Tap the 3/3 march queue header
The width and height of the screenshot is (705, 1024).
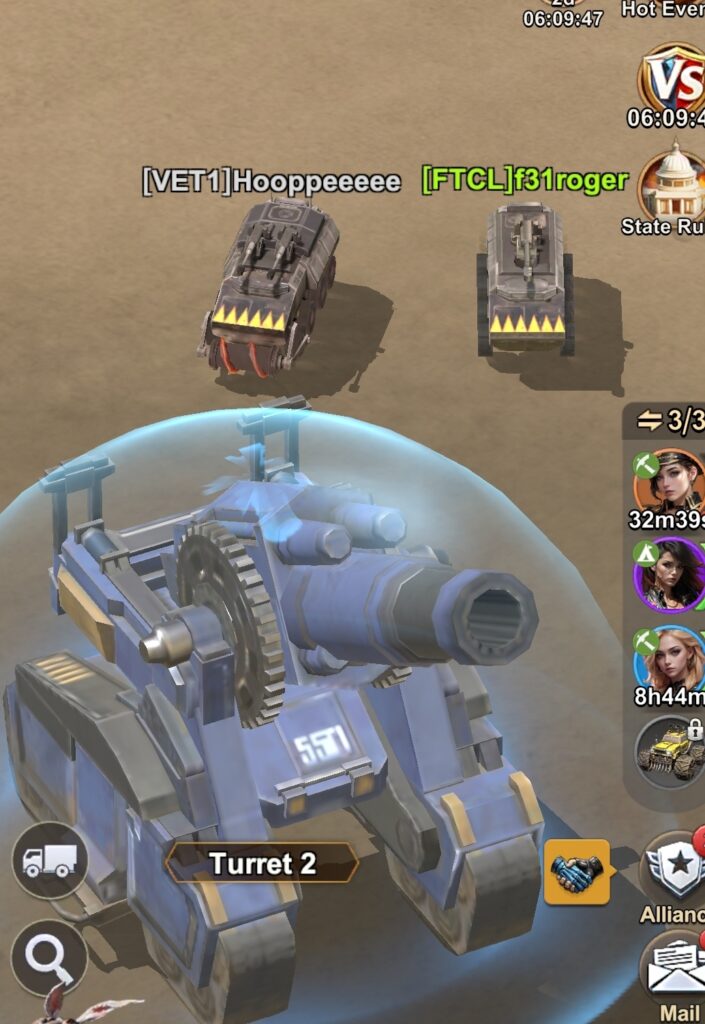(x=672, y=422)
